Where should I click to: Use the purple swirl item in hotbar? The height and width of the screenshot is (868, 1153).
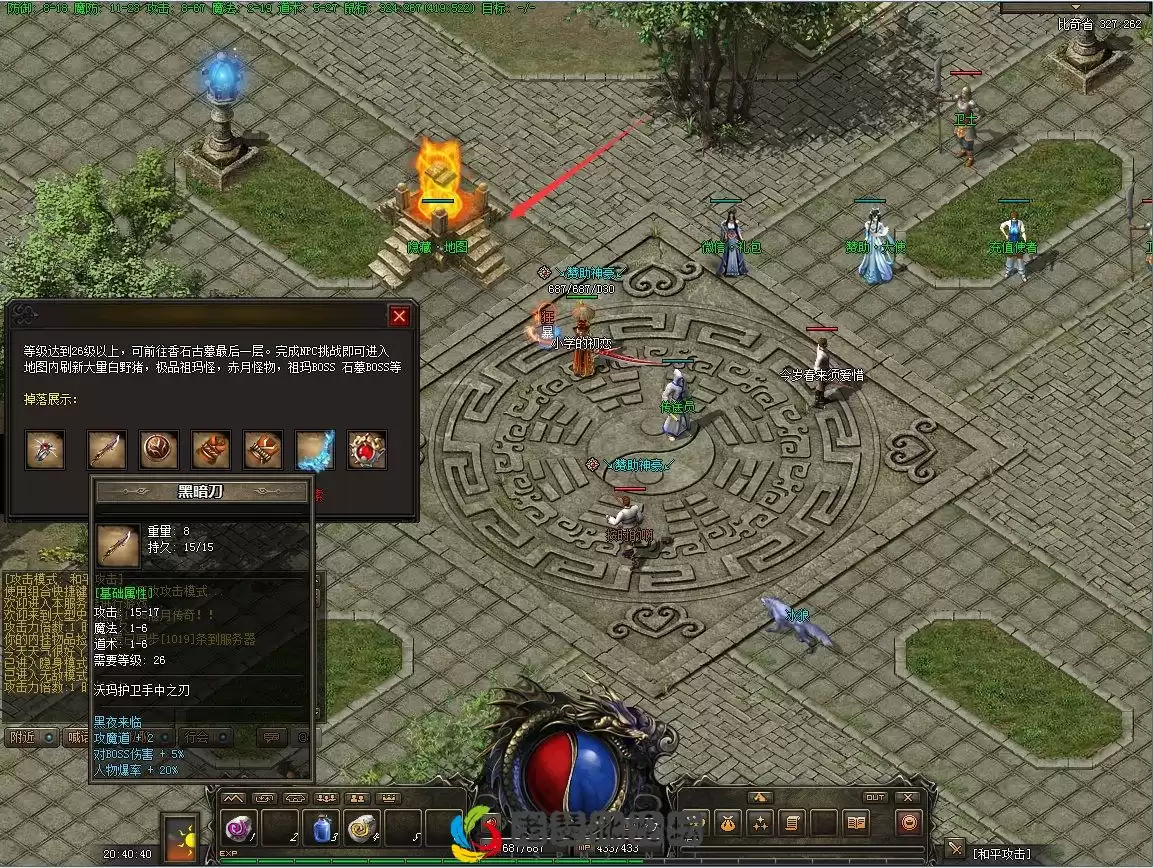[x=240, y=827]
